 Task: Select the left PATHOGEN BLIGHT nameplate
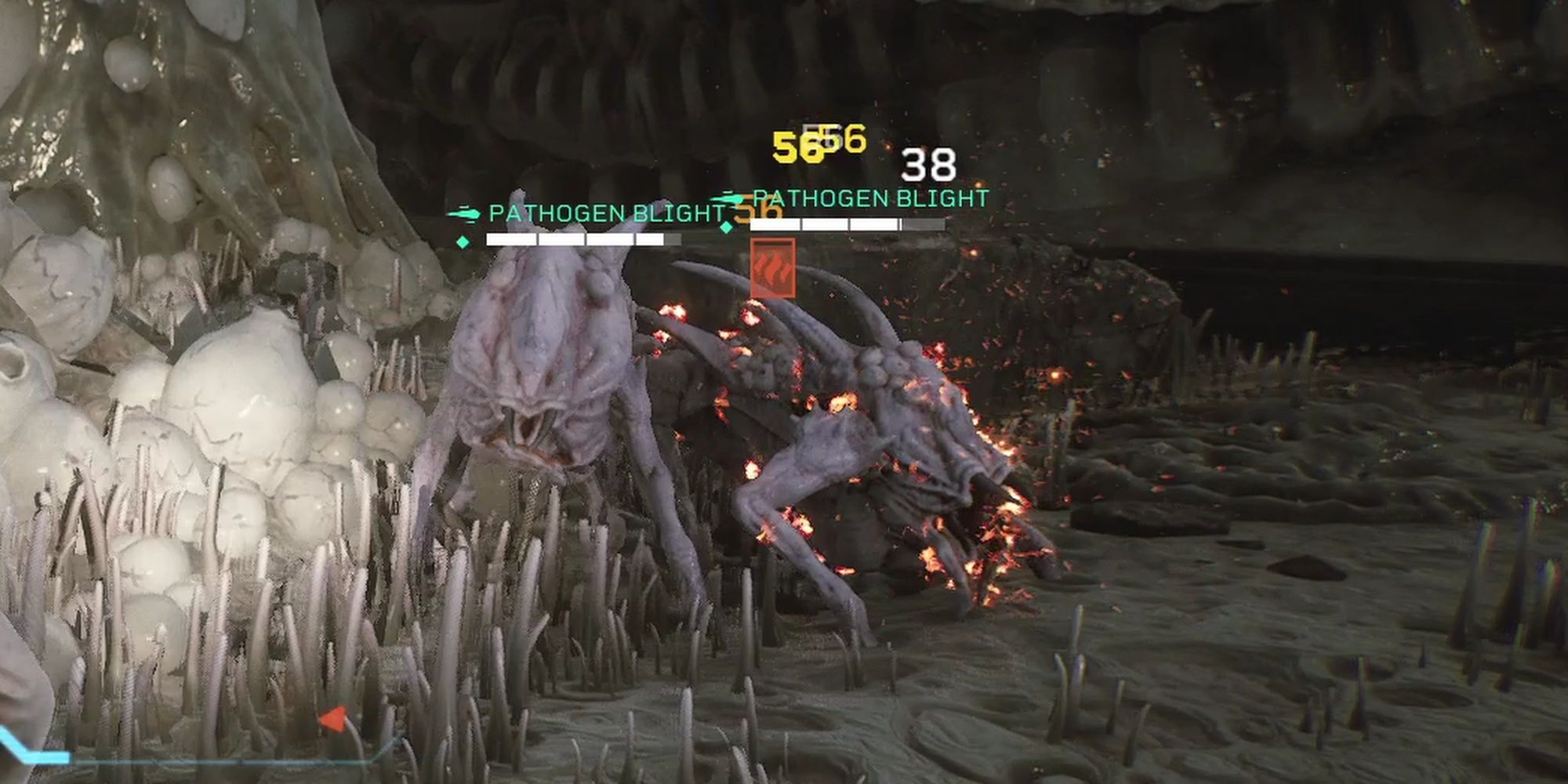pyautogui.click(x=604, y=212)
